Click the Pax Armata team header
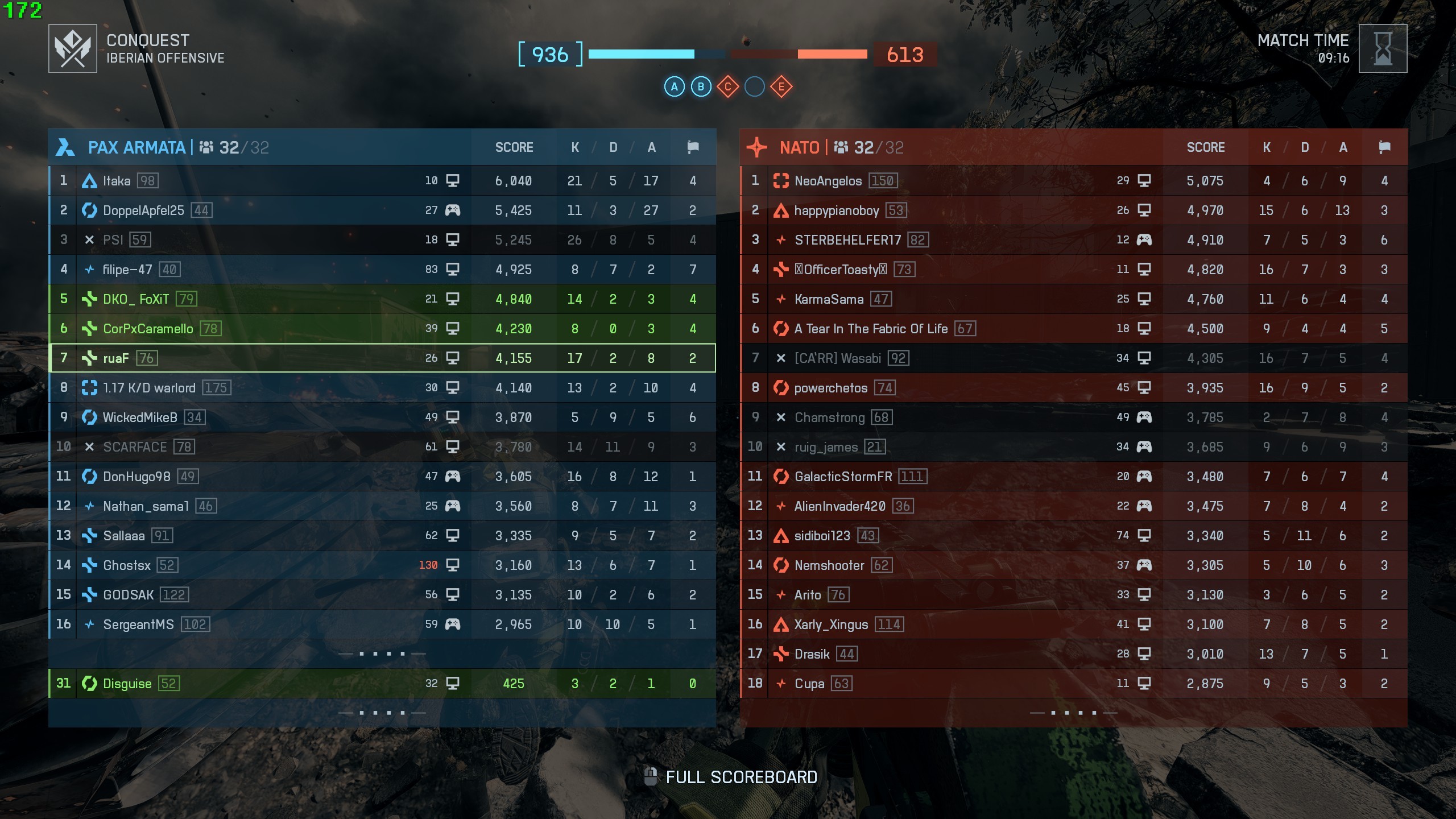This screenshot has width=1456, height=819. point(136,148)
